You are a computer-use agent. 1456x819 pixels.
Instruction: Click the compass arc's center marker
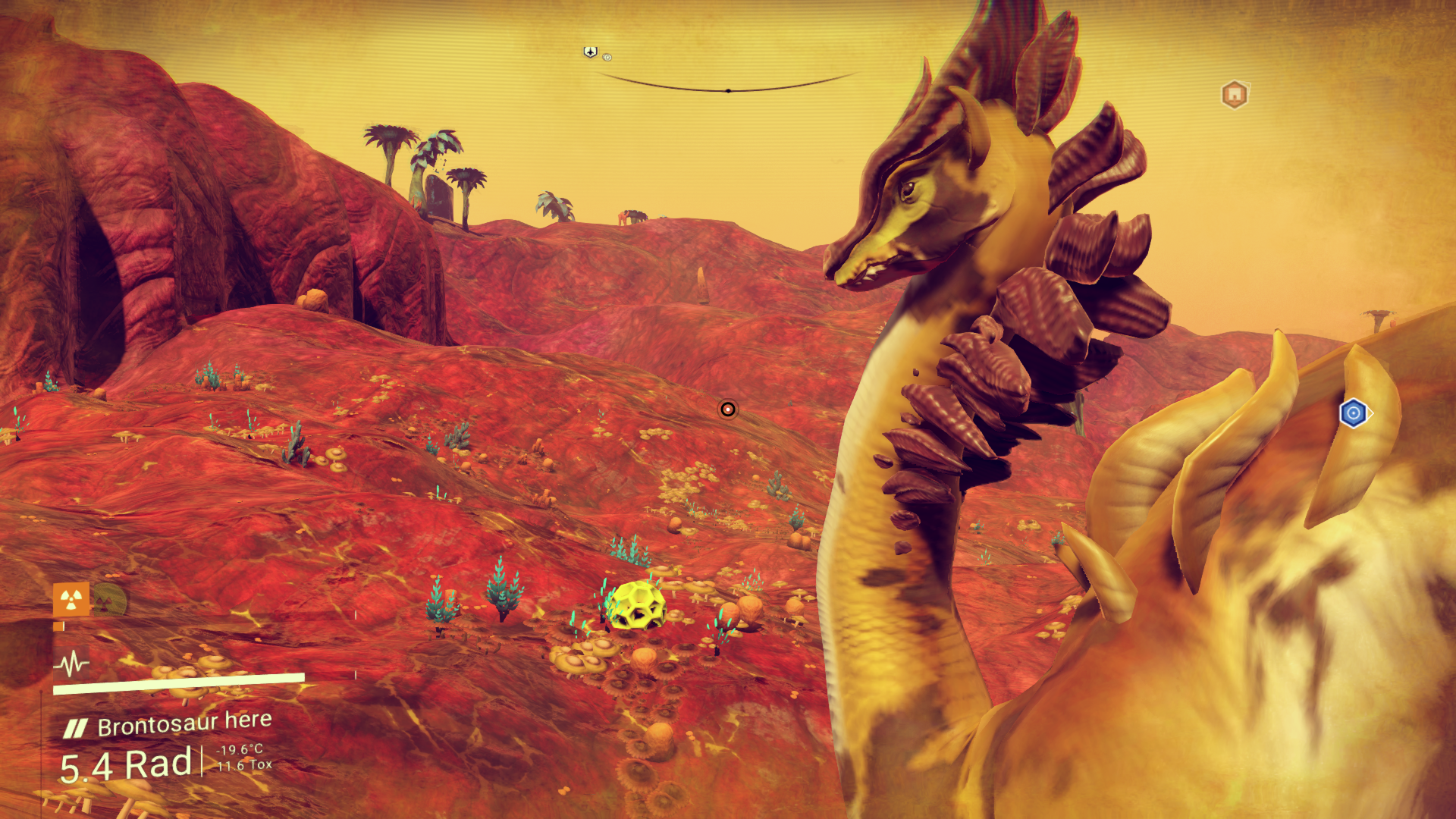coord(728,91)
